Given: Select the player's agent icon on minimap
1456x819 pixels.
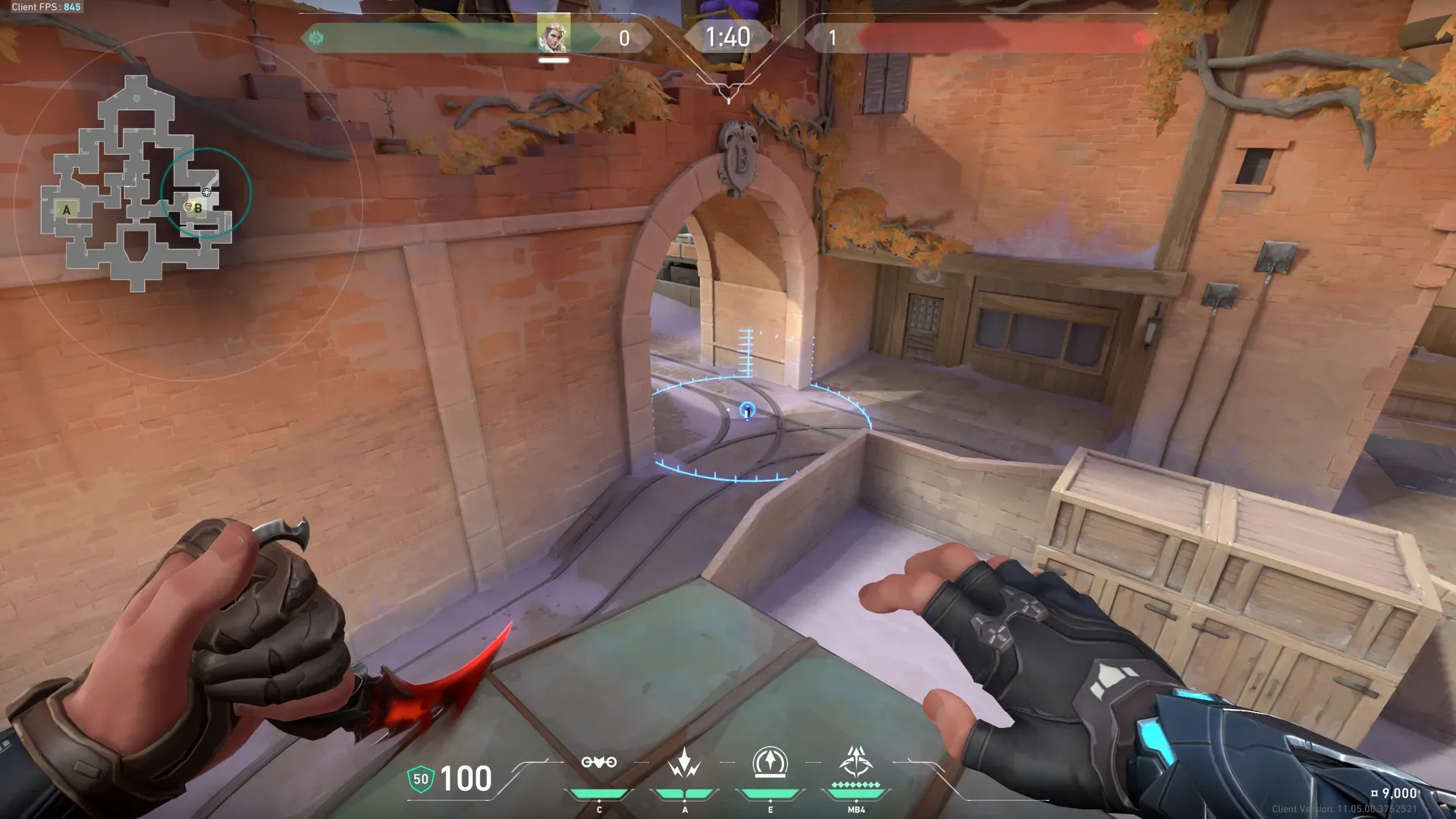Looking at the screenshot, I should [206, 192].
